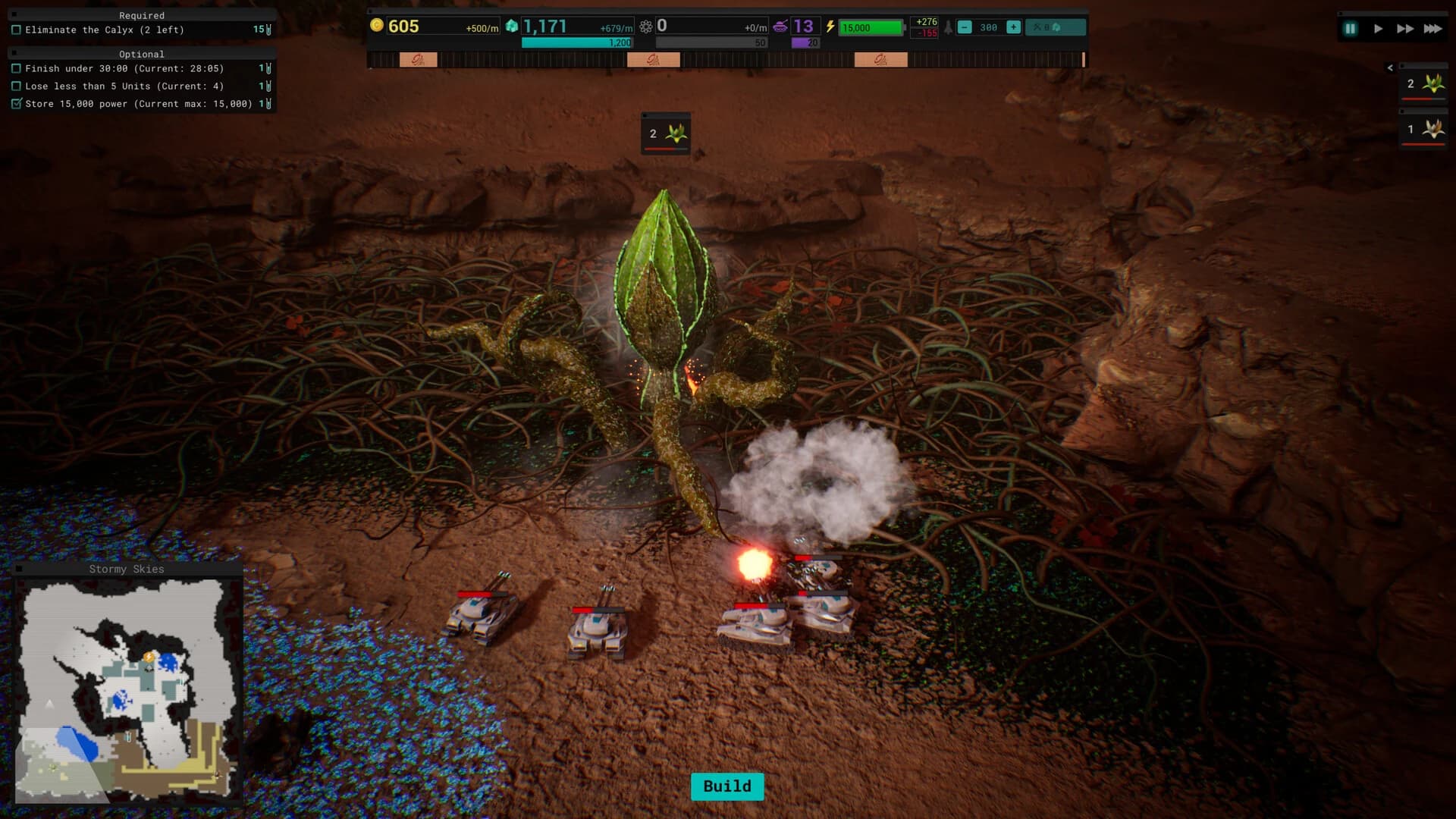This screenshot has width=1456, height=819.
Task: Open the teal wrench builder panel
Action: point(1056,26)
